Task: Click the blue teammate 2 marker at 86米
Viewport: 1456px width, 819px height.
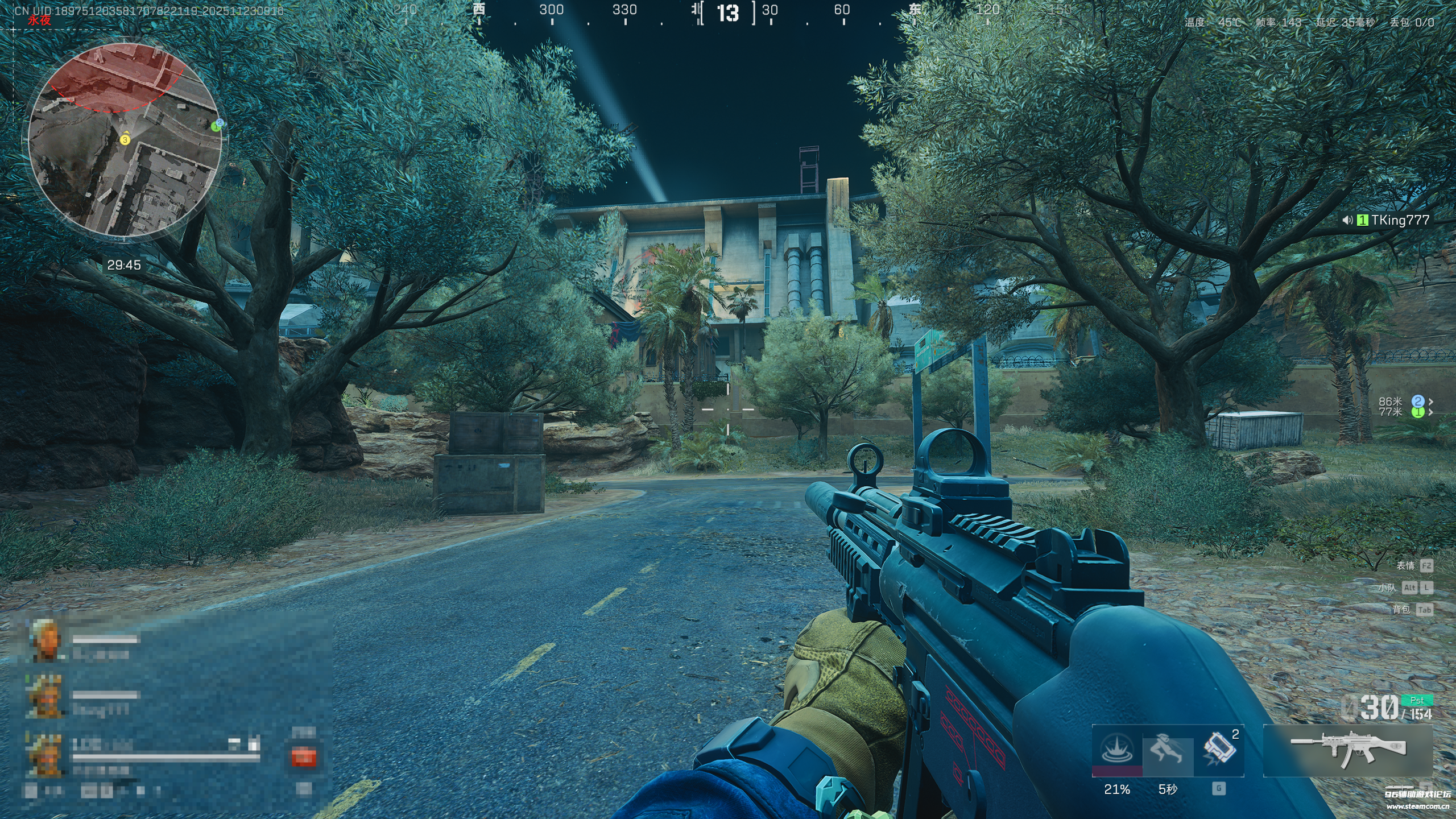Action: click(x=1417, y=402)
